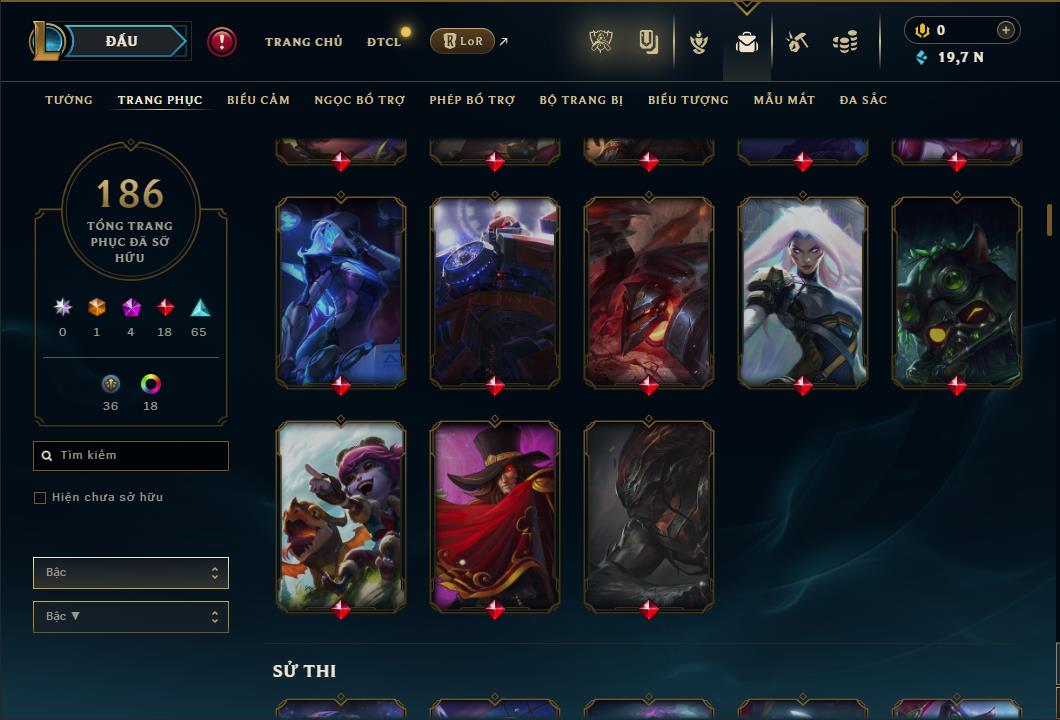The height and width of the screenshot is (720, 1060).
Task: Switch to the MẪU MẮT tab
Action: [x=784, y=100]
